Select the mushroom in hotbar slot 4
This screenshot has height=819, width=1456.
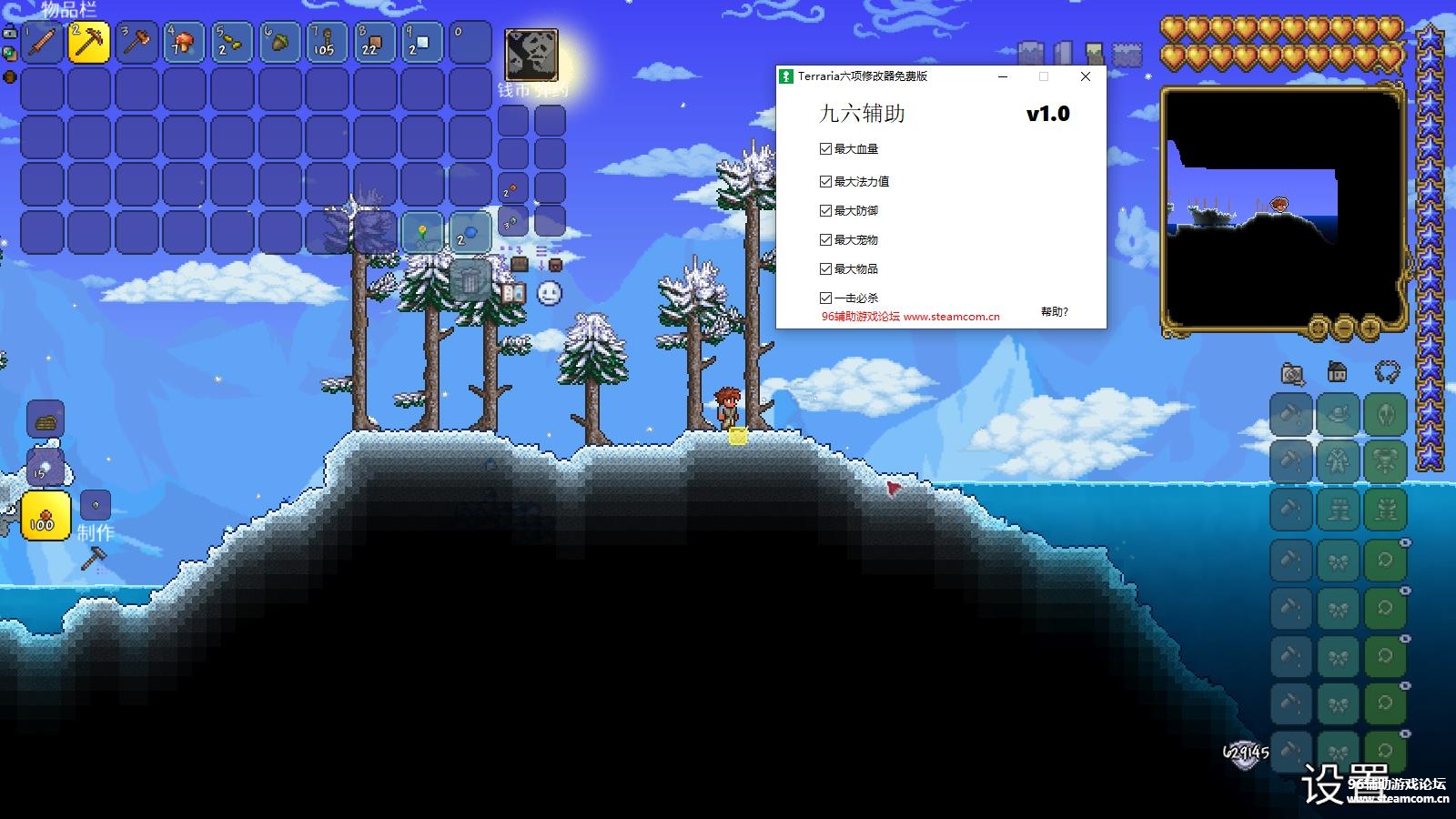pos(182,42)
